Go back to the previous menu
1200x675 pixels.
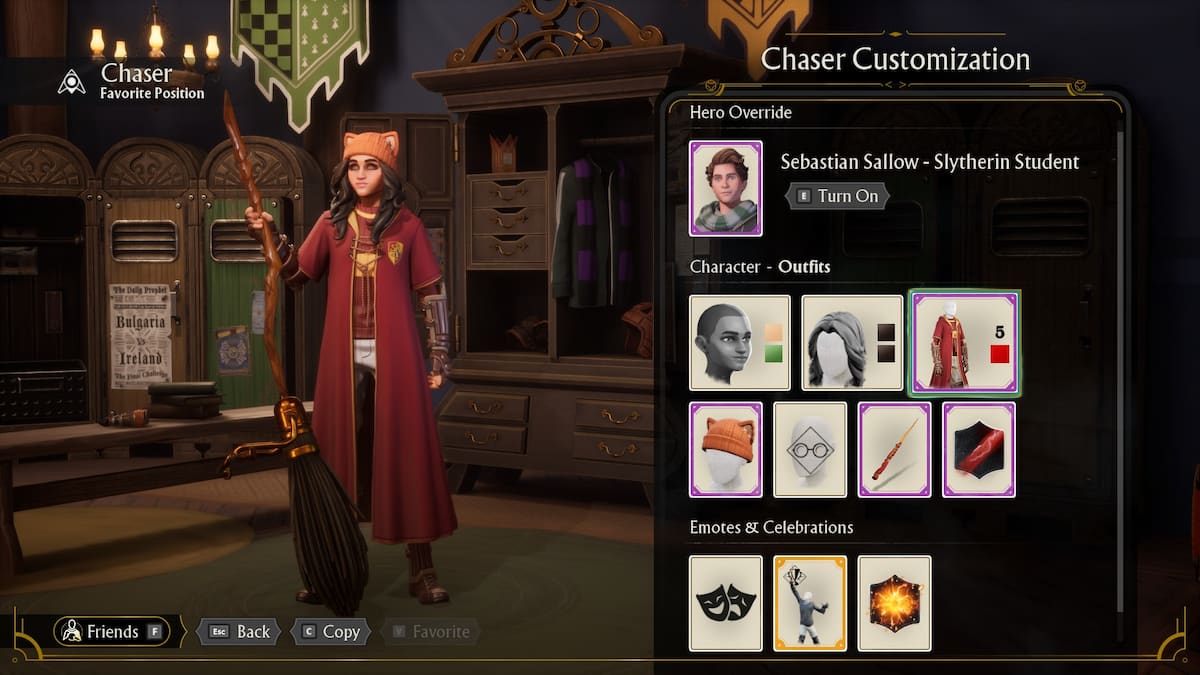tap(239, 631)
